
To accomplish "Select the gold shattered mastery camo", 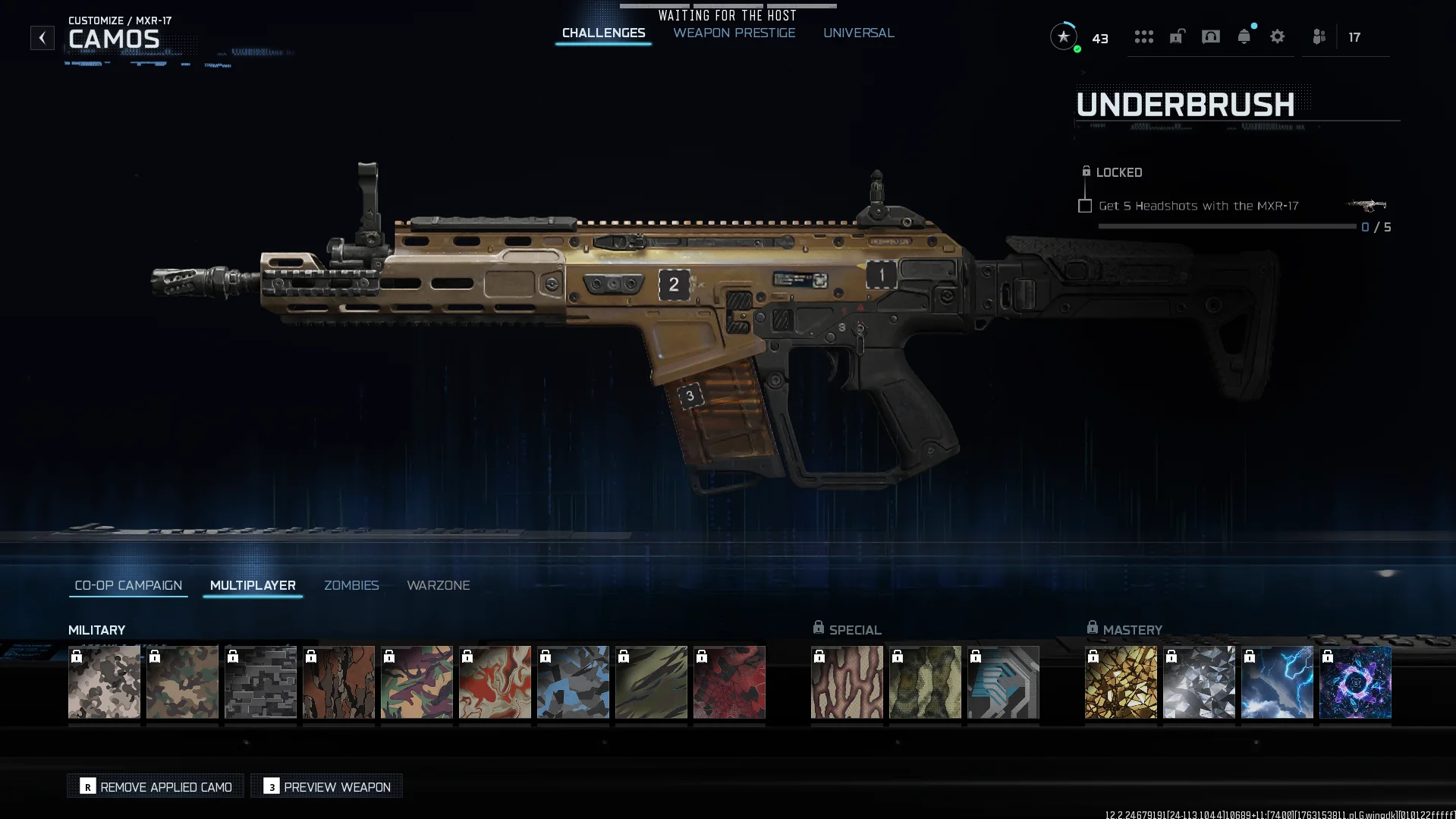I will click(1121, 682).
